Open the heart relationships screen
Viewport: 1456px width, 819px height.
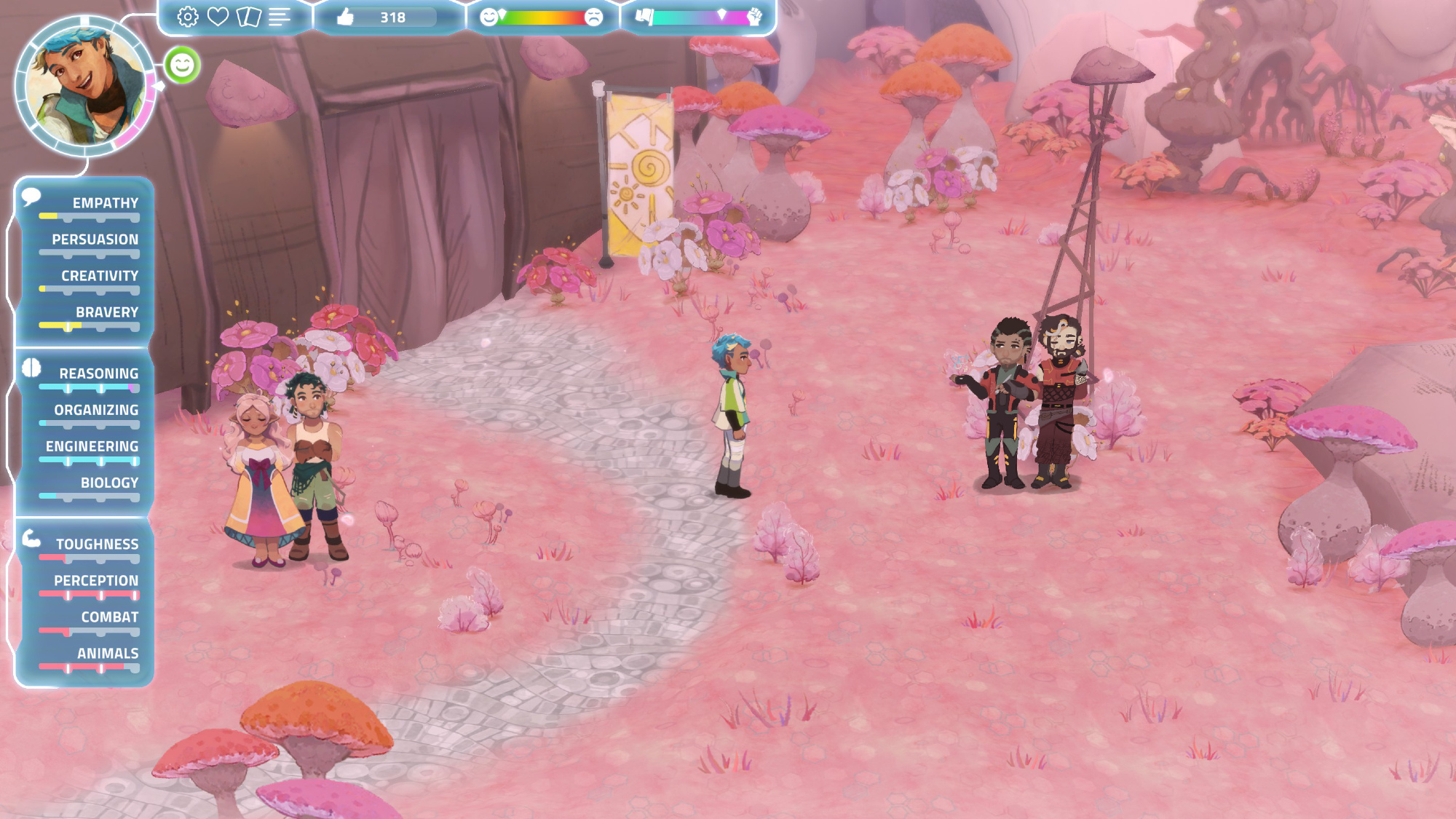[218, 17]
